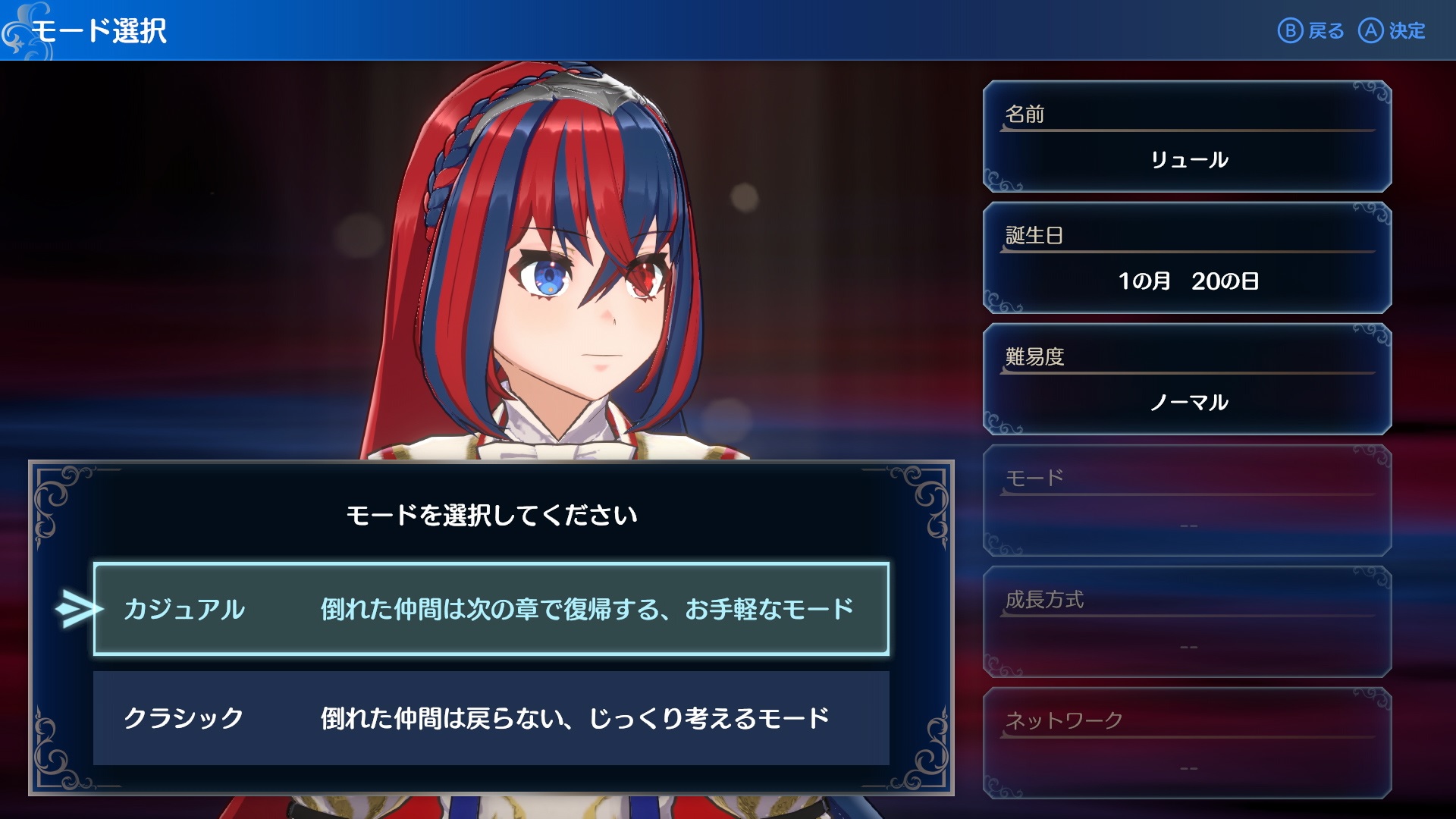
Task: Expand the 成長方式 growth panel
Action: [x=1187, y=622]
